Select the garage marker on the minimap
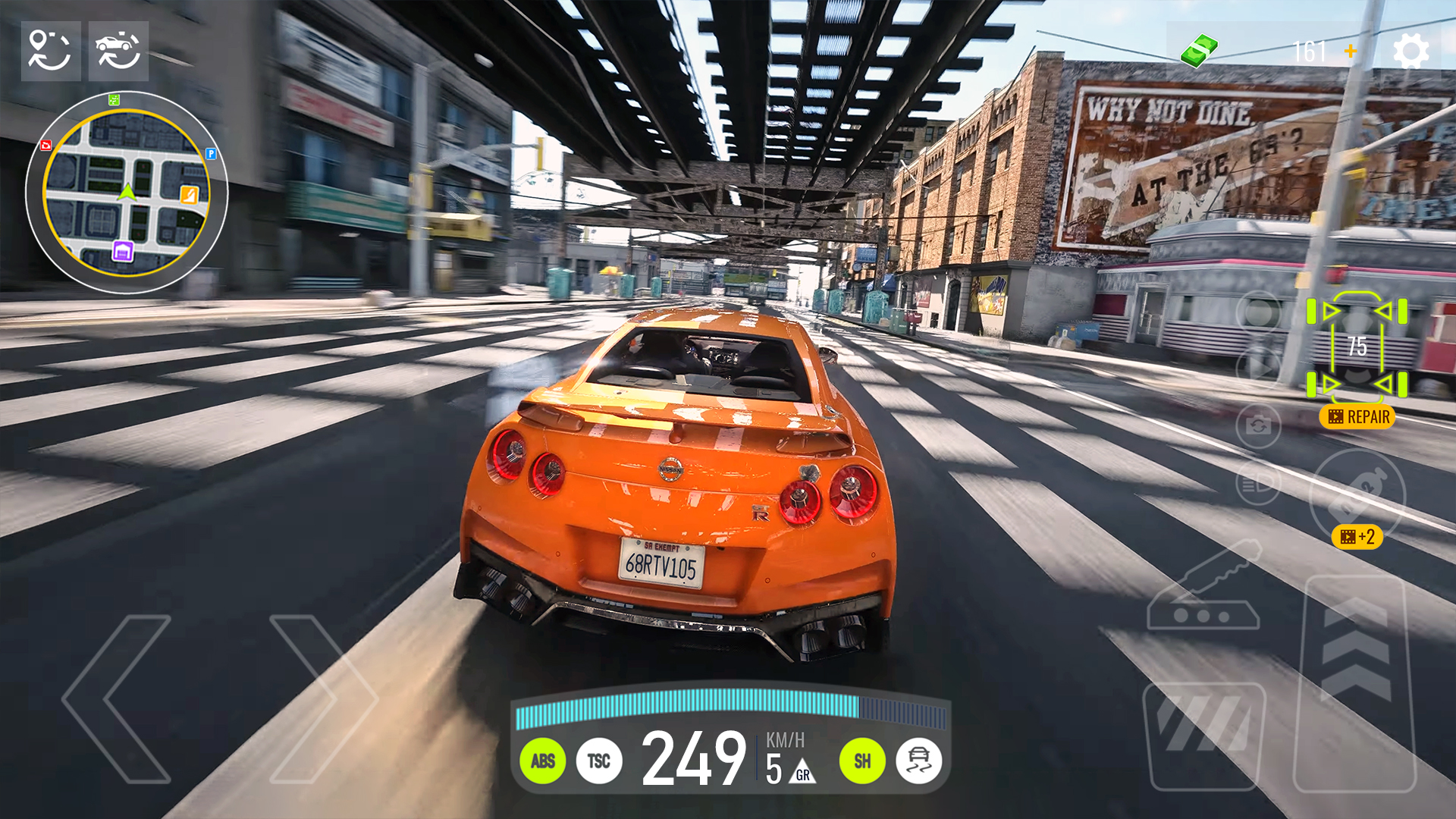 tap(123, 252)
